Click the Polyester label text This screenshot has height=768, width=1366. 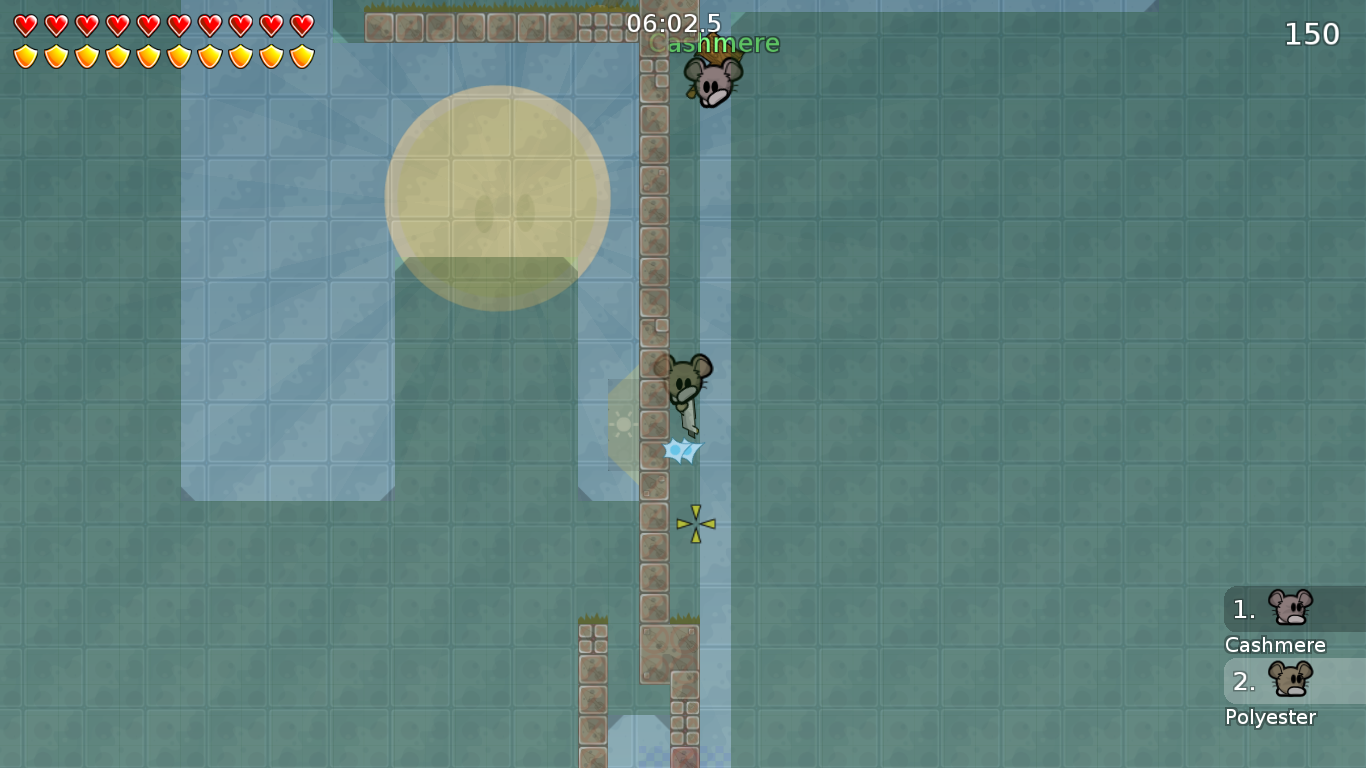click(1270, 717)
